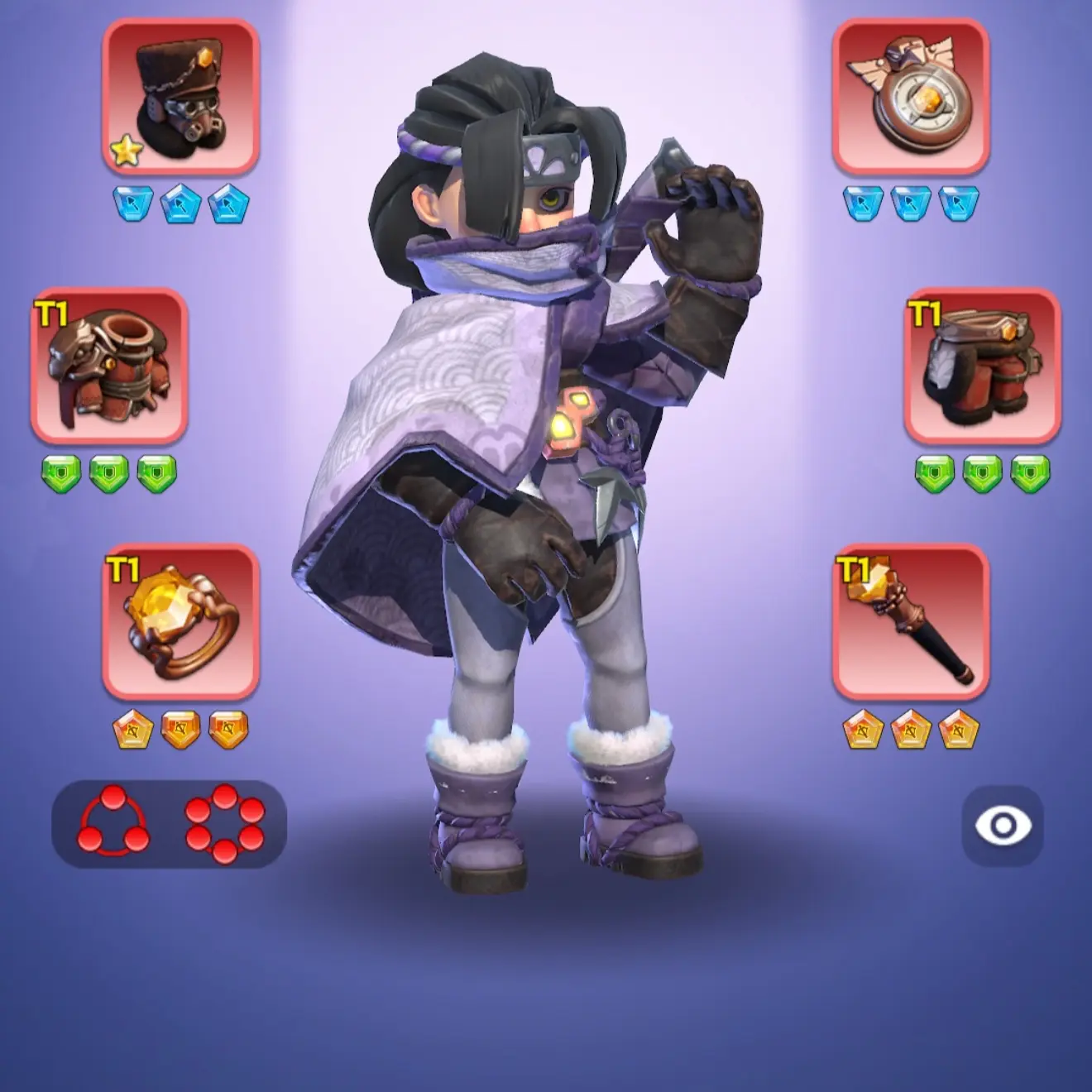Screen dimensions: 1092x1092
Task: Toggle the eye visibility button
Action: pos(1002,826)
